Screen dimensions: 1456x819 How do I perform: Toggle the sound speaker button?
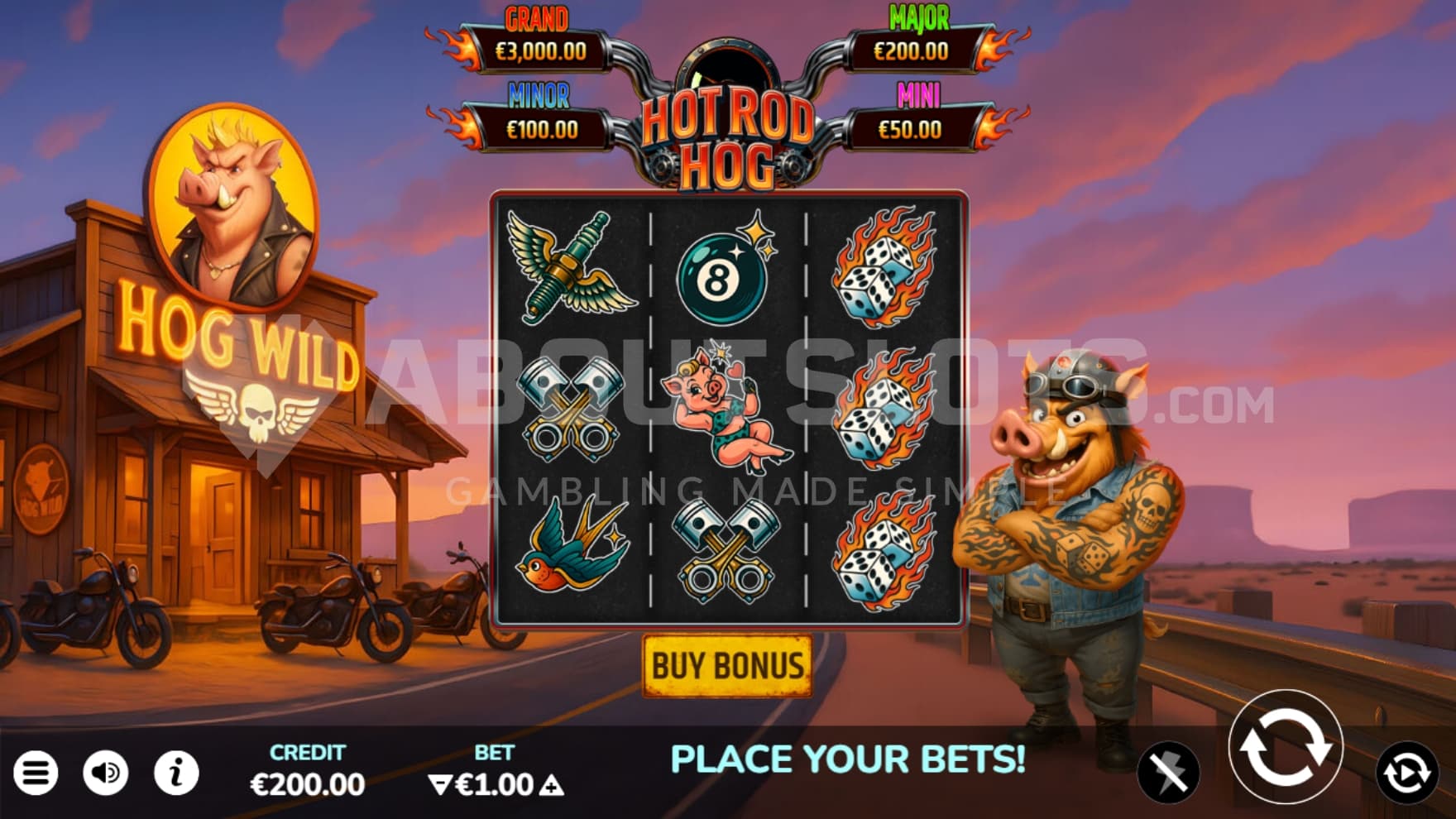click(x=106, y=773)
